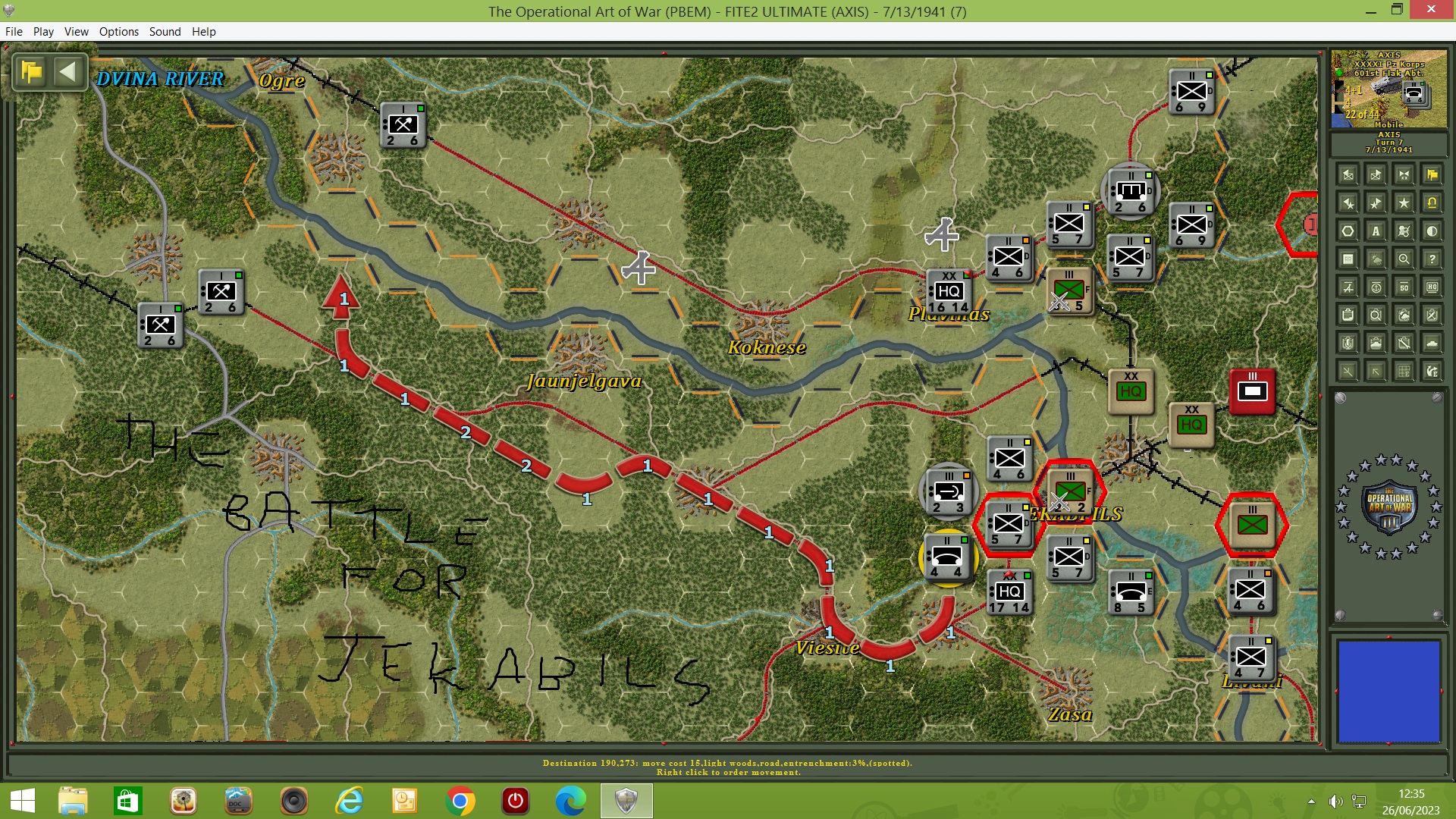Select the star formation icon
Screen dimensions: 1456x819
click(1404, 202)
